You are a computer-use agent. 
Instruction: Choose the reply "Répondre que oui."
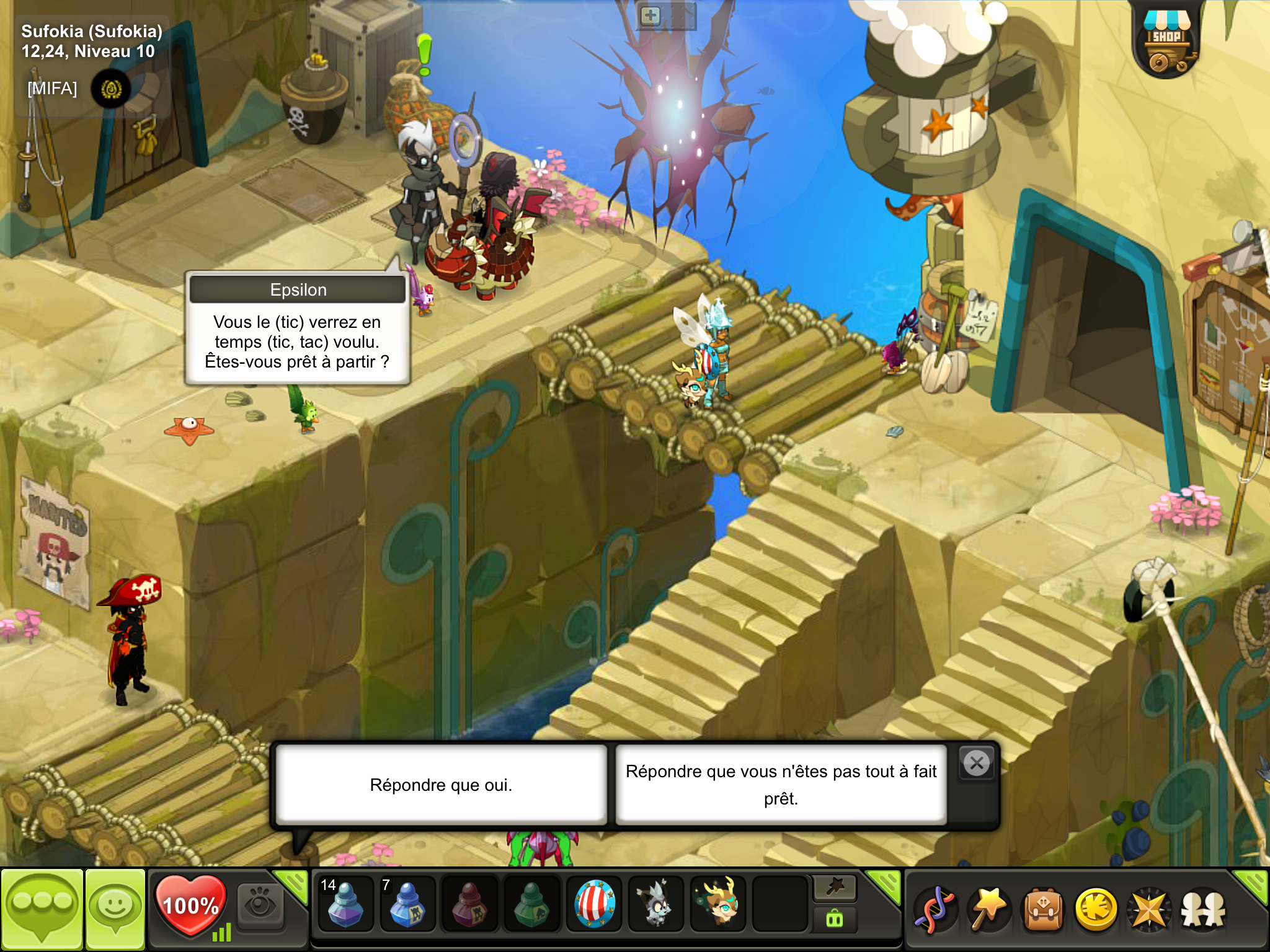point(441,785)
